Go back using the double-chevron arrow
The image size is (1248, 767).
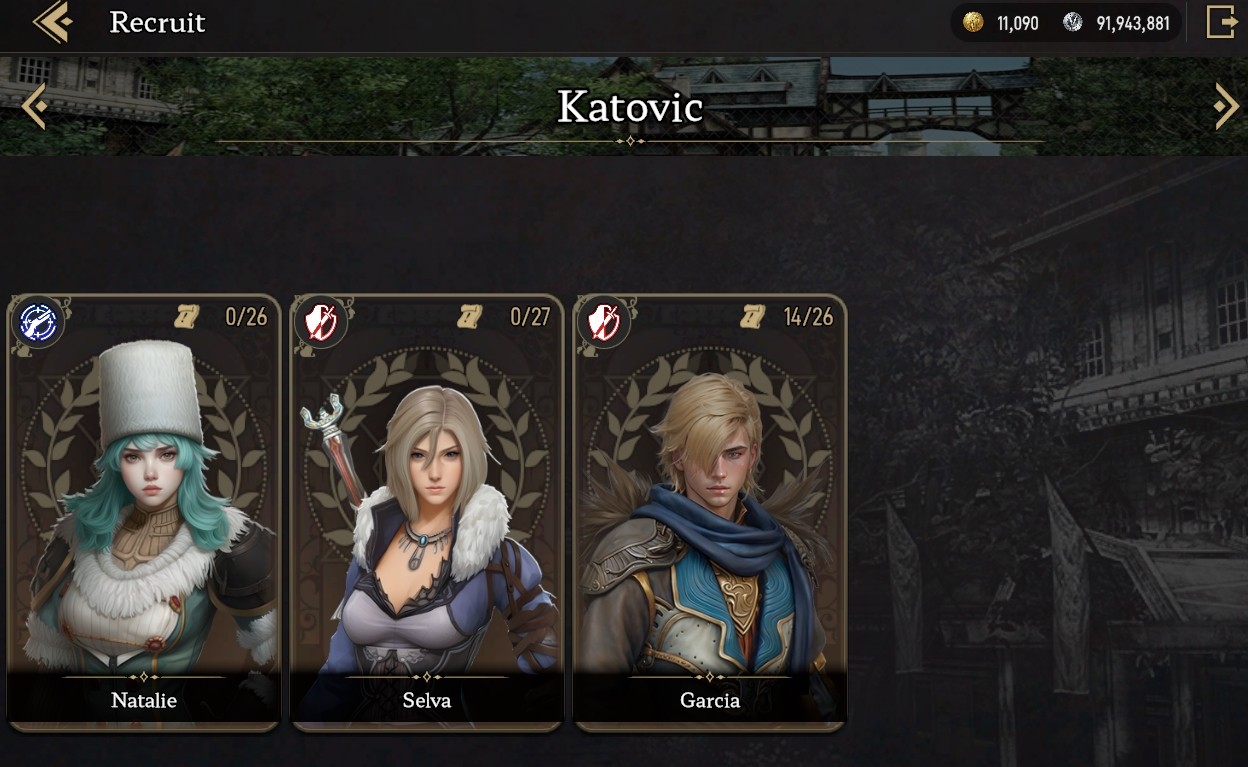52,22
